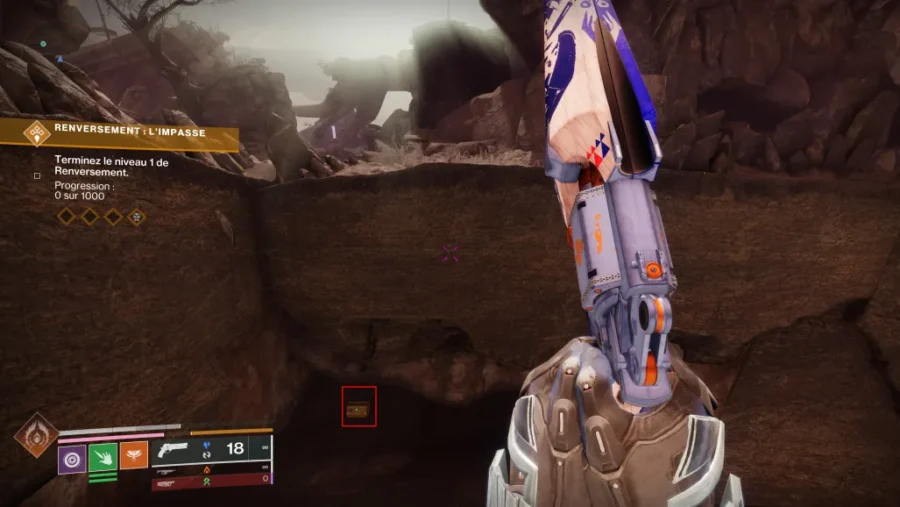Activate the Super ability diamond icon
This screenshot has width=900, height=507.
(x=35, y=435)
